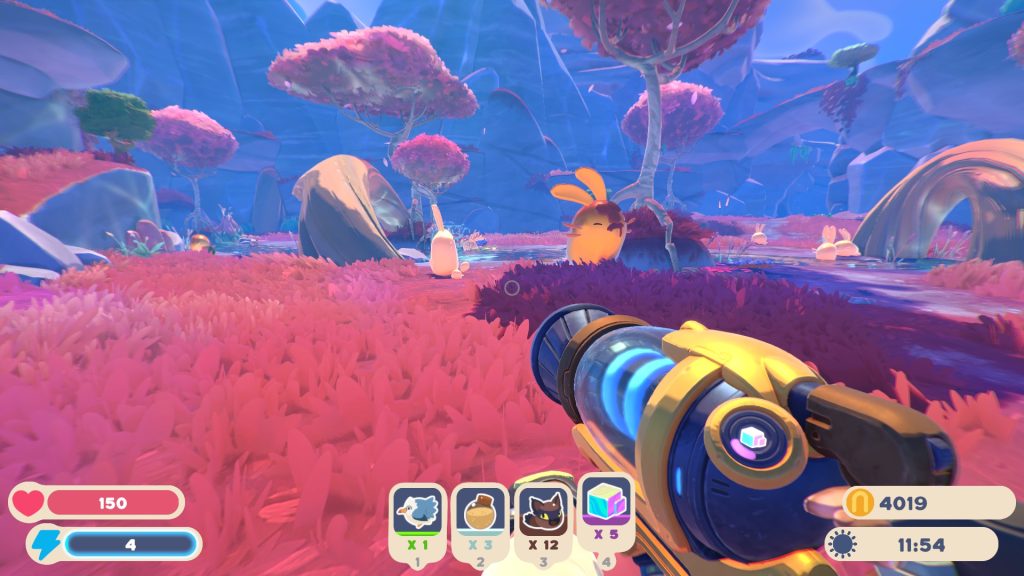Select the blue hen slot
The height and width of the screenshot is (576, 1024).
(x=417, y=511)
